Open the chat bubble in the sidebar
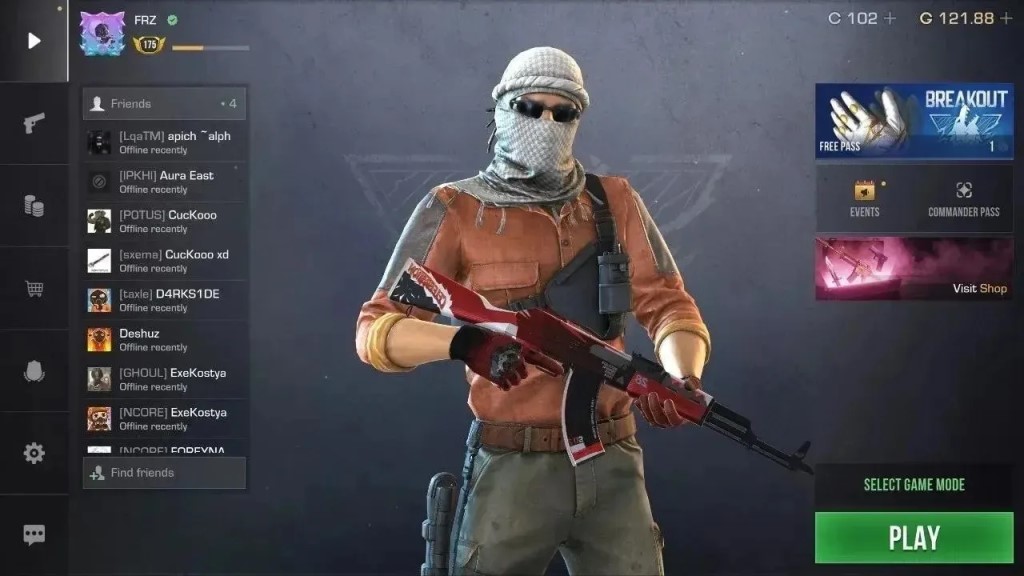Viewport: 1024px width, 576px height. 34,535
